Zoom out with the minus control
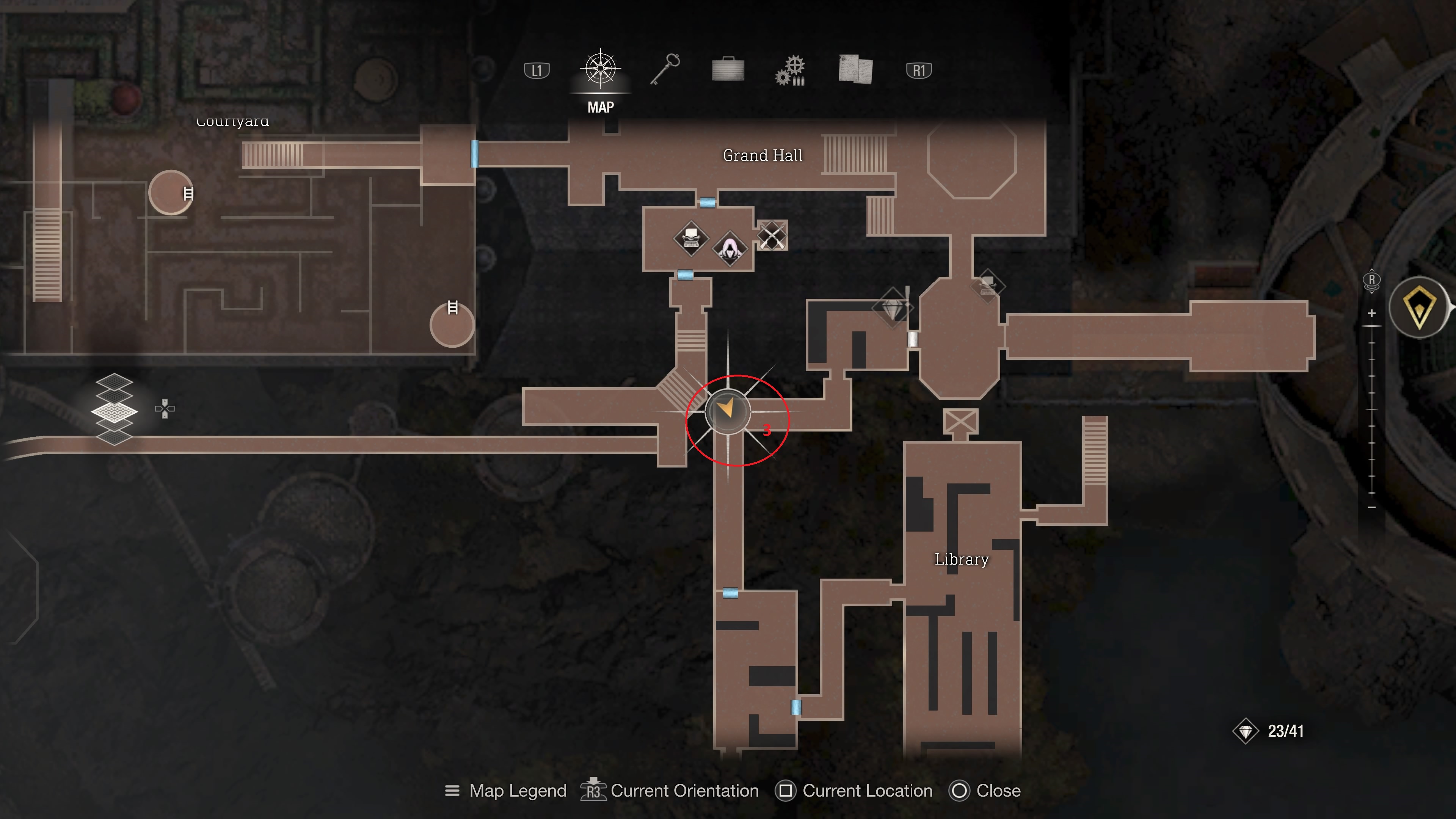The width and height of the screenshot is (1456, 819). pos(1372,508)
